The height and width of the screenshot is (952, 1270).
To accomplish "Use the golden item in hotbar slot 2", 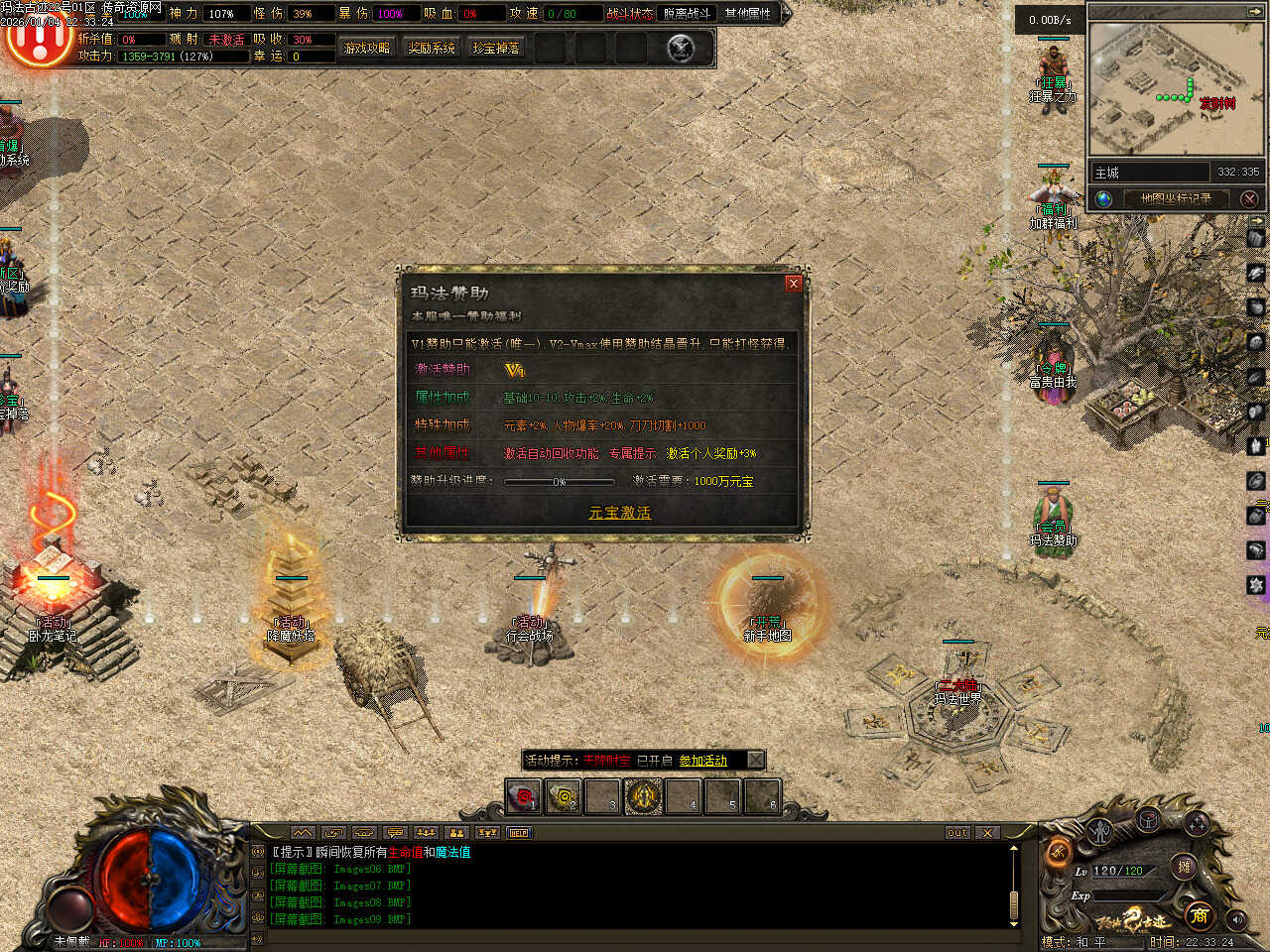I will pyautogui.click(x=564, y=796).
